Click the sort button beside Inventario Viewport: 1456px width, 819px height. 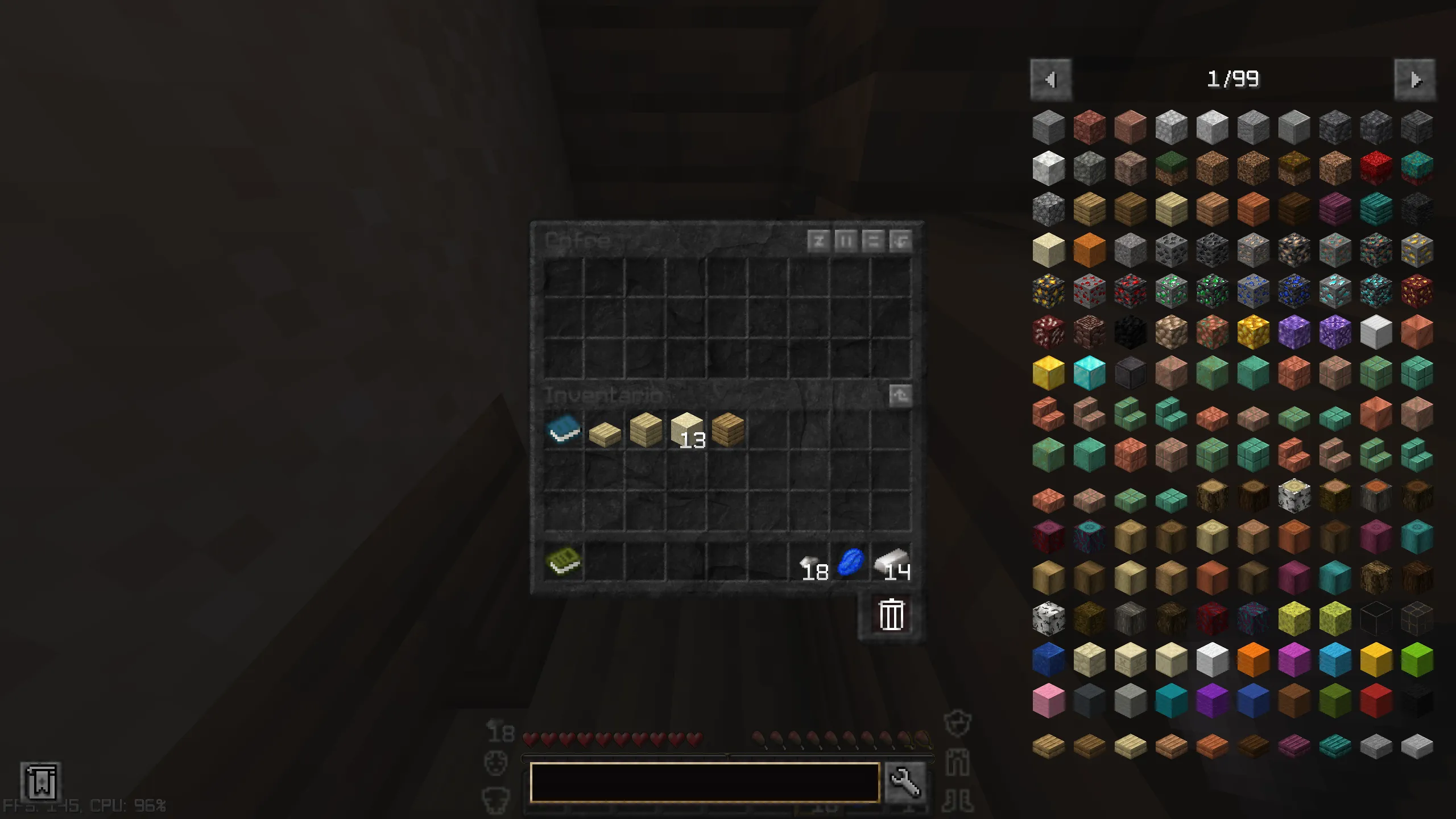(x=899, y=395)
